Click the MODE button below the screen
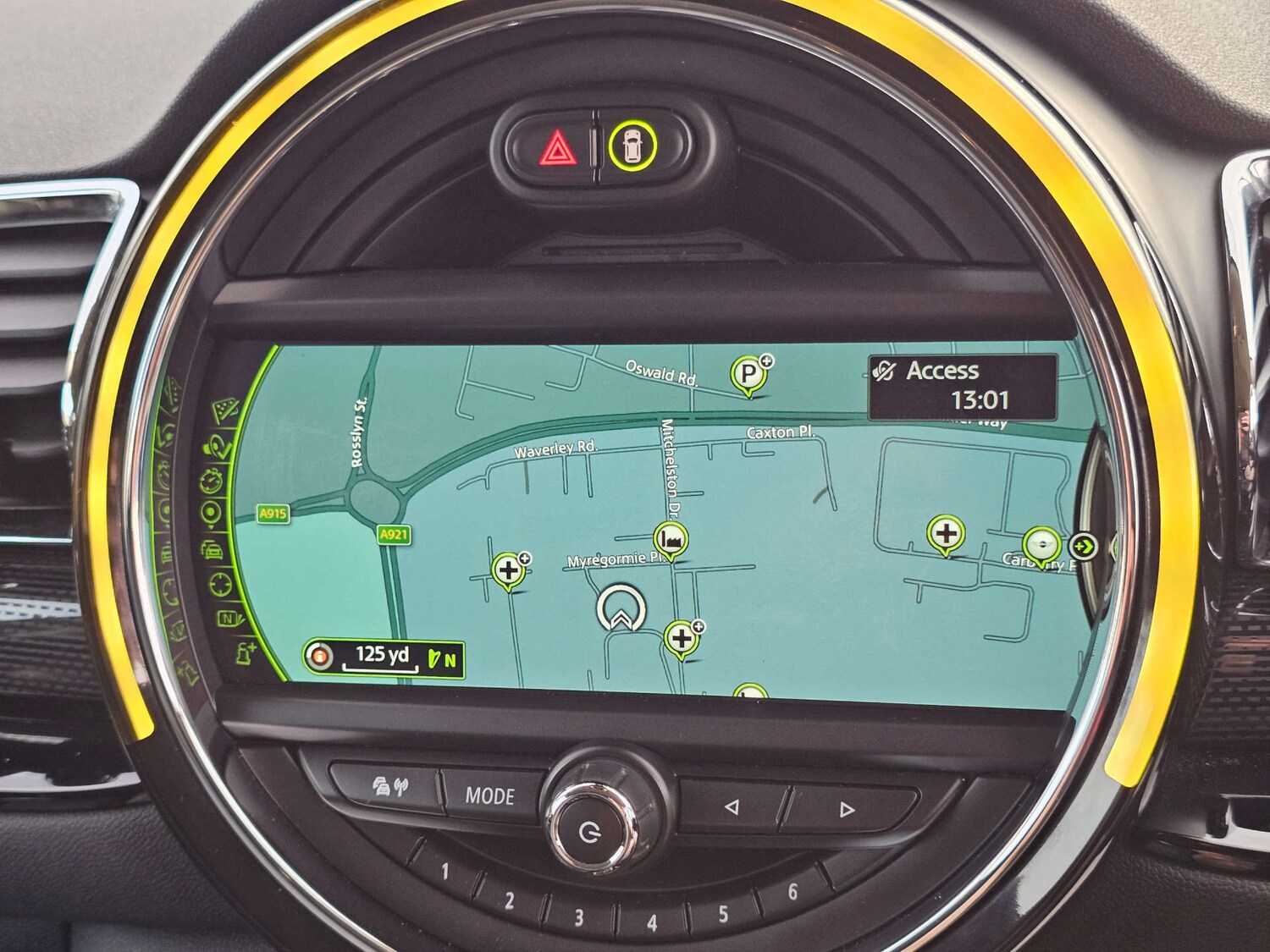Image resolution: width=1270 pixels, height=952 pixels. click(x=489, y=795)
